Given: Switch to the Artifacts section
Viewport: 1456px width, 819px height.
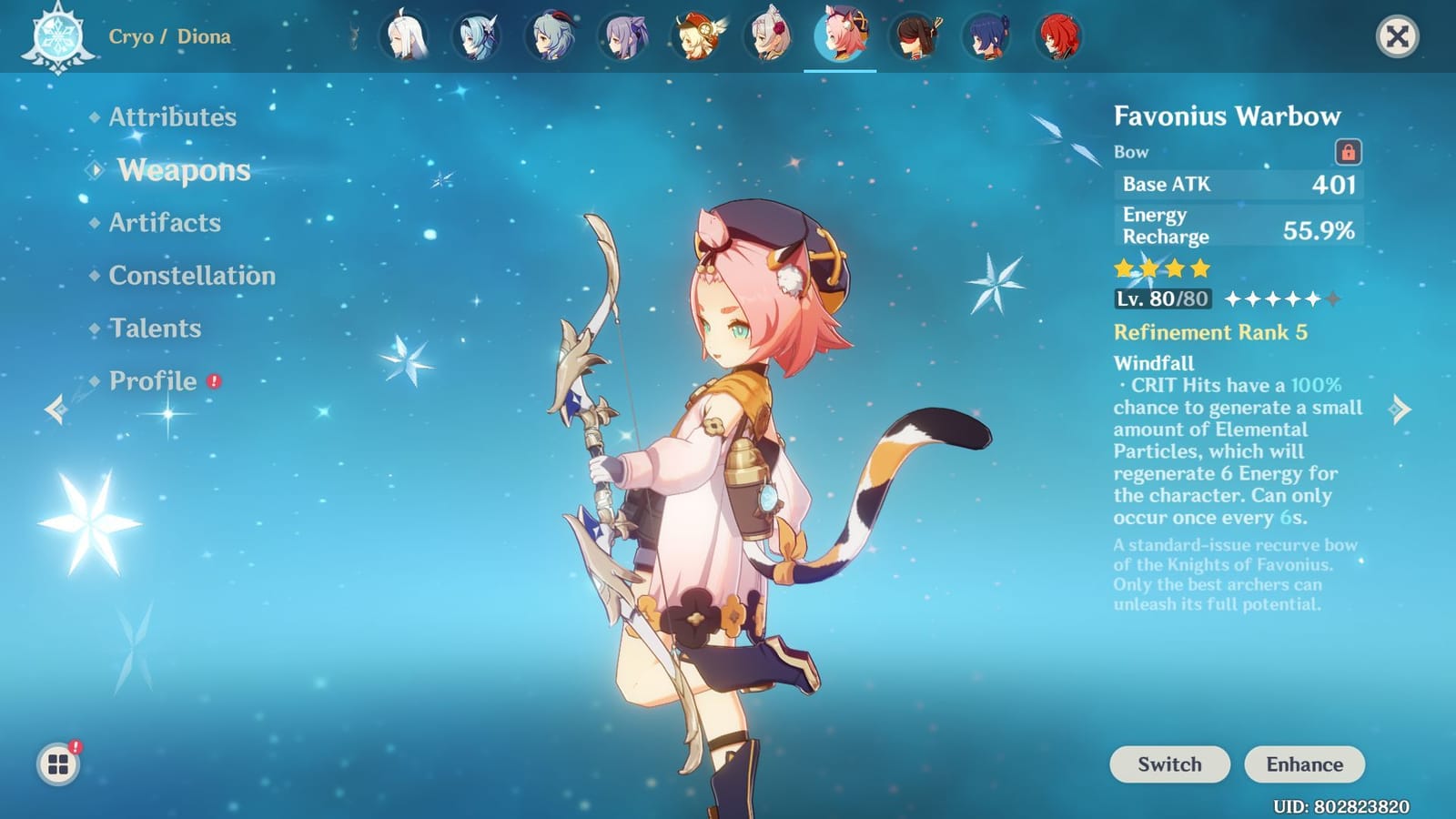Looking at the screenshot, I should pos(164,223).
